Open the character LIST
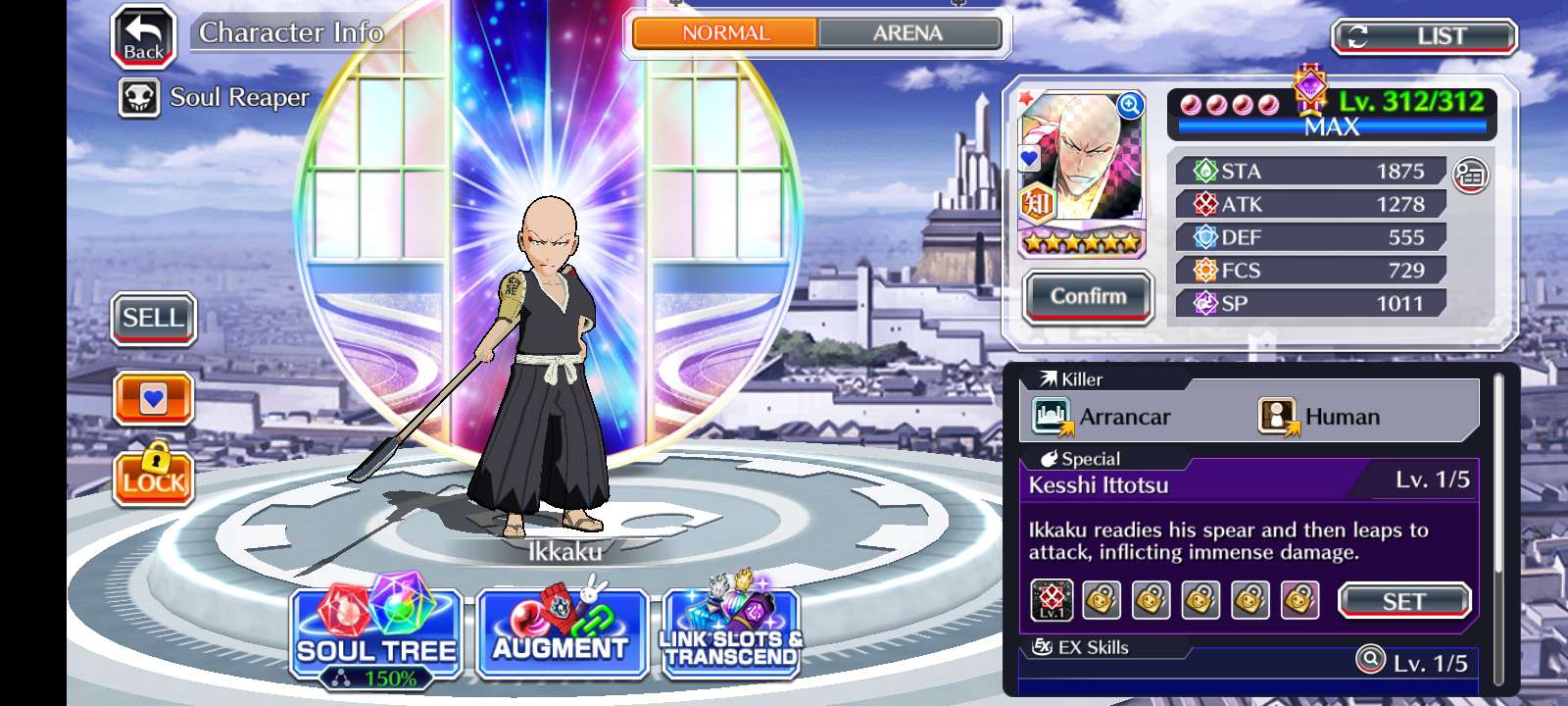Image resolution: width=1568 pixels, height=706 pixels. 1424,37
